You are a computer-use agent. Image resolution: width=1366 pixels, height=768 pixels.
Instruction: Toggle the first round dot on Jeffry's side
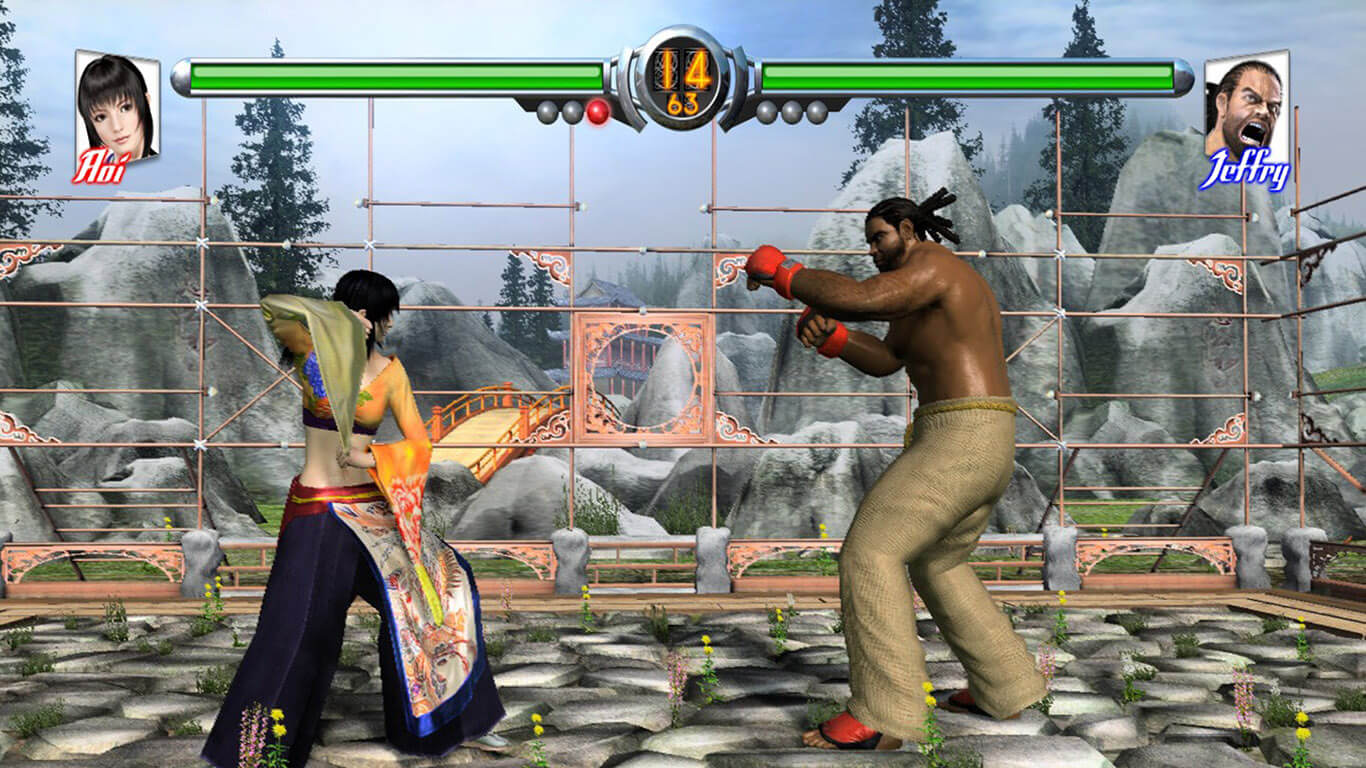[768, 113]
